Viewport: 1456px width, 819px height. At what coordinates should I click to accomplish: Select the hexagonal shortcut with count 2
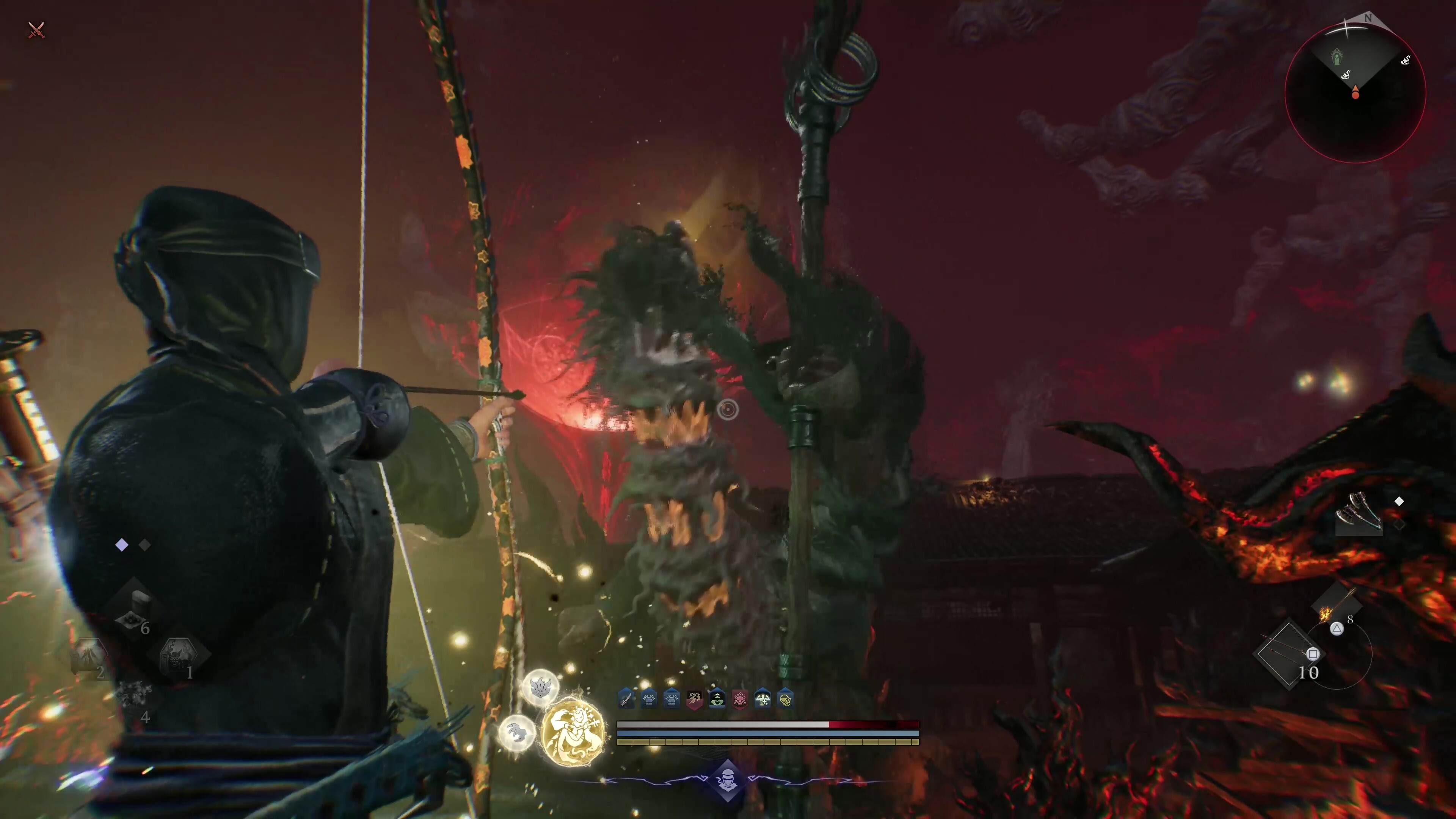[89, 657]
